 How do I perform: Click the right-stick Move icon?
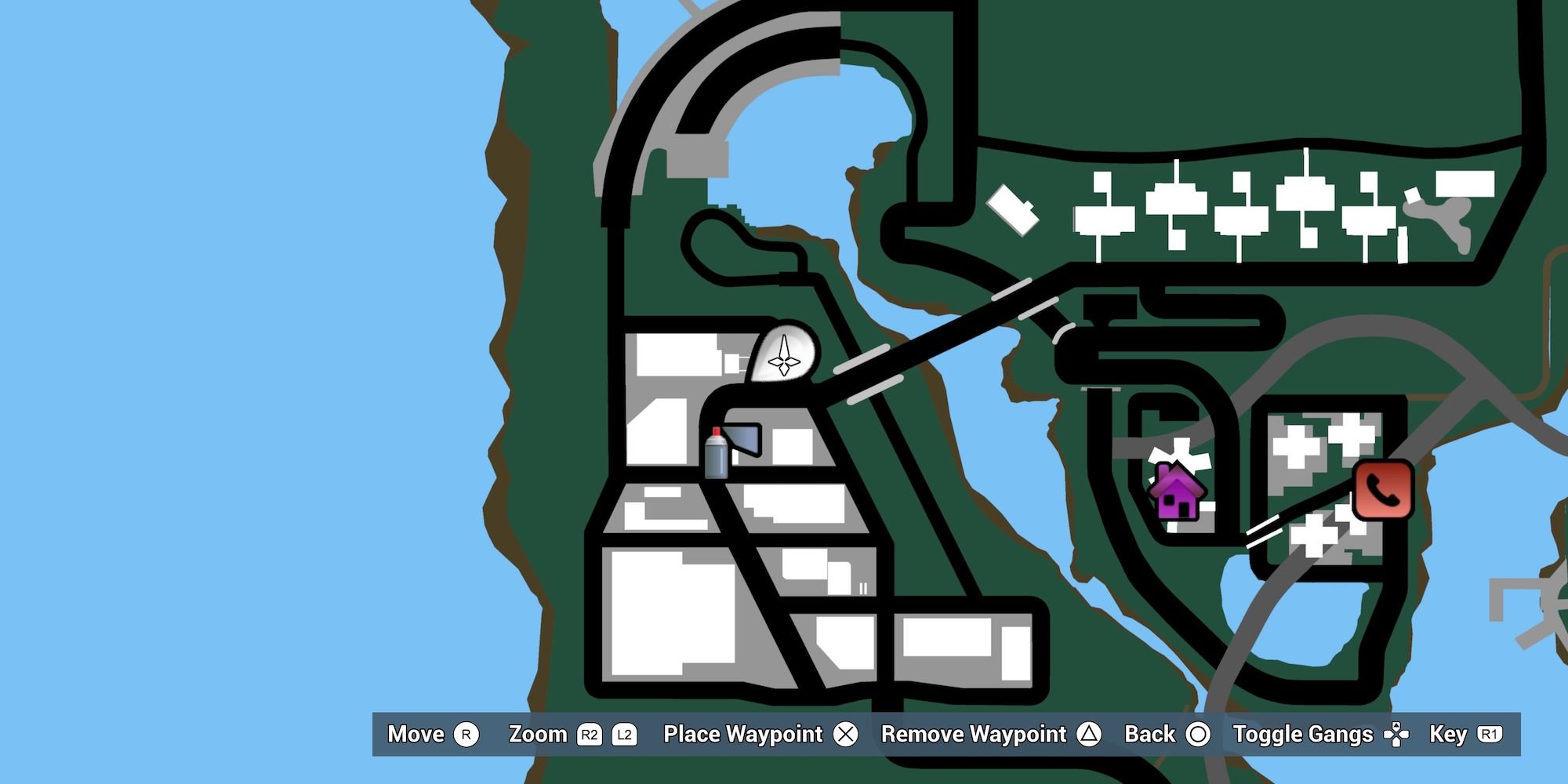pos(465,735)
